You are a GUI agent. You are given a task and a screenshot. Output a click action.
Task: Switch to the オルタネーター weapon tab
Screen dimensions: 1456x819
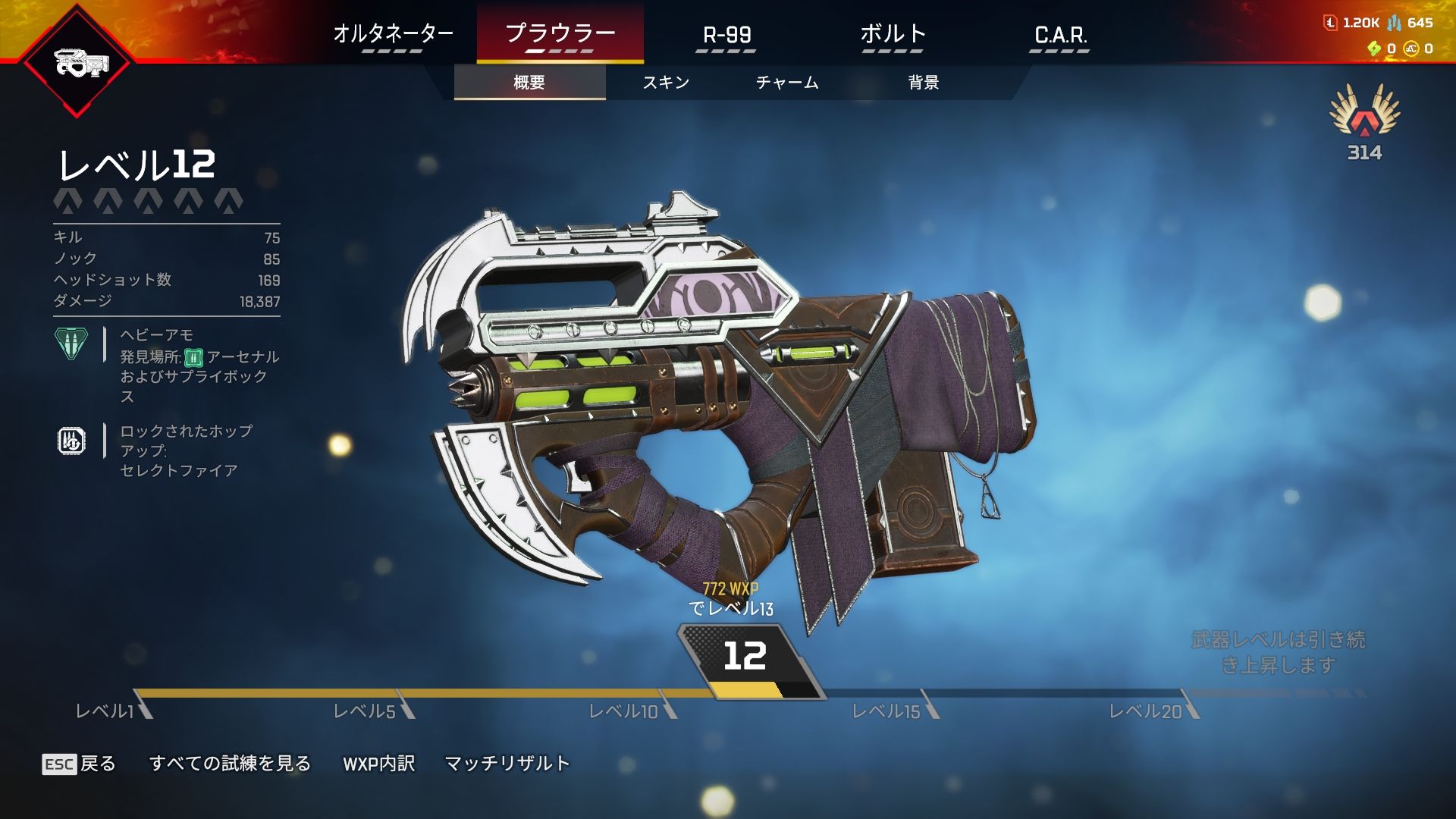(393, 35)
